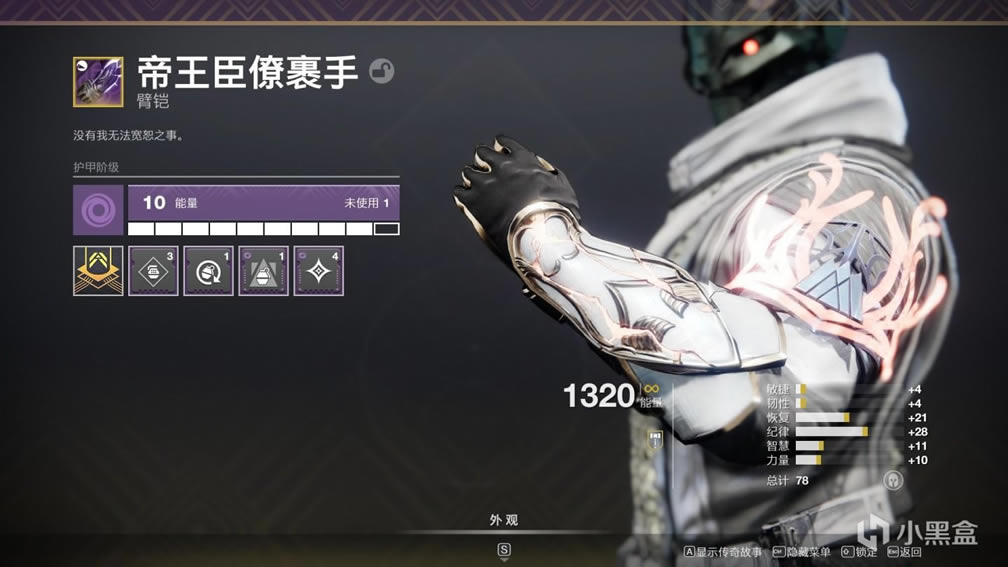The width and height of the screenshot is (1008, 567).
Task: Open the gold masterwork upgrade slot
Action: point(98,271)
